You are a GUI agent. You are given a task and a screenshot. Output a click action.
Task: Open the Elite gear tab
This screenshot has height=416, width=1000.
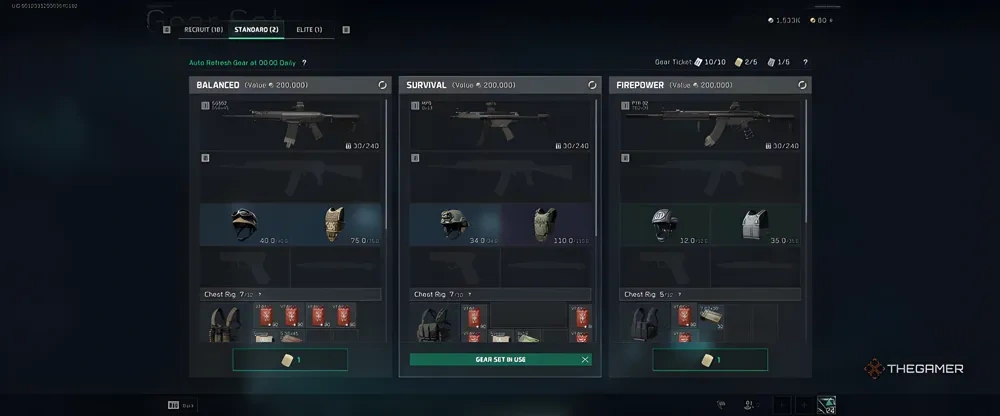(x=309, y=30)
